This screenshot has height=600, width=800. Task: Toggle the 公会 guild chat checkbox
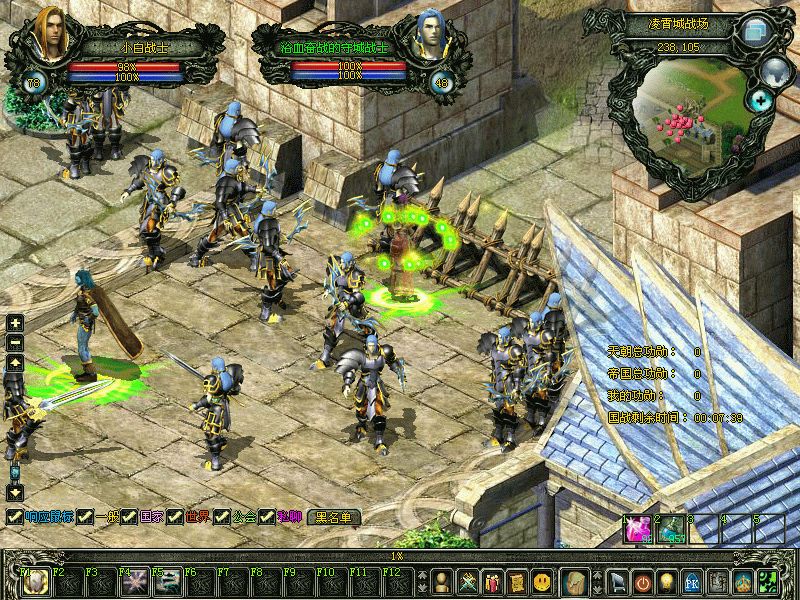pyautogui.click(x=221, y=517)
